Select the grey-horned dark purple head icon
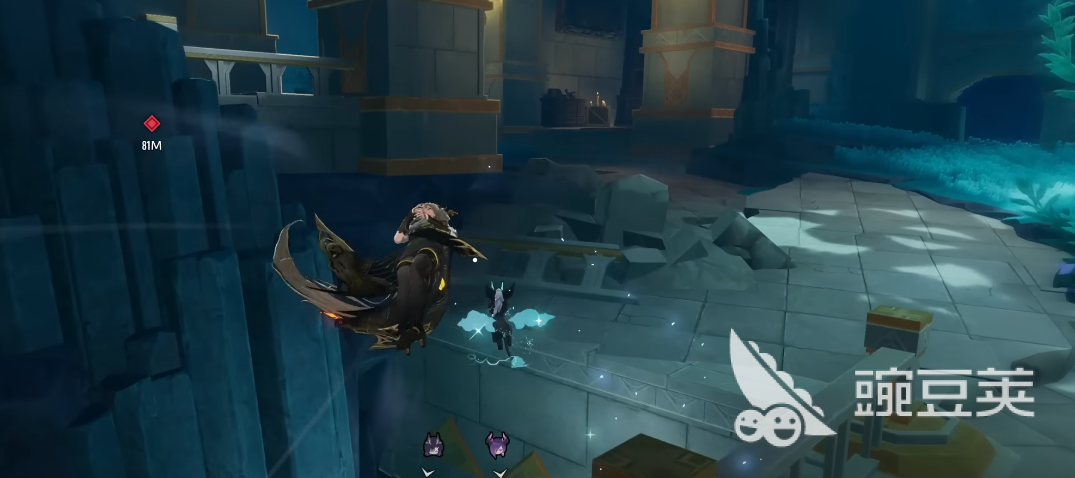 coord(433,443)
